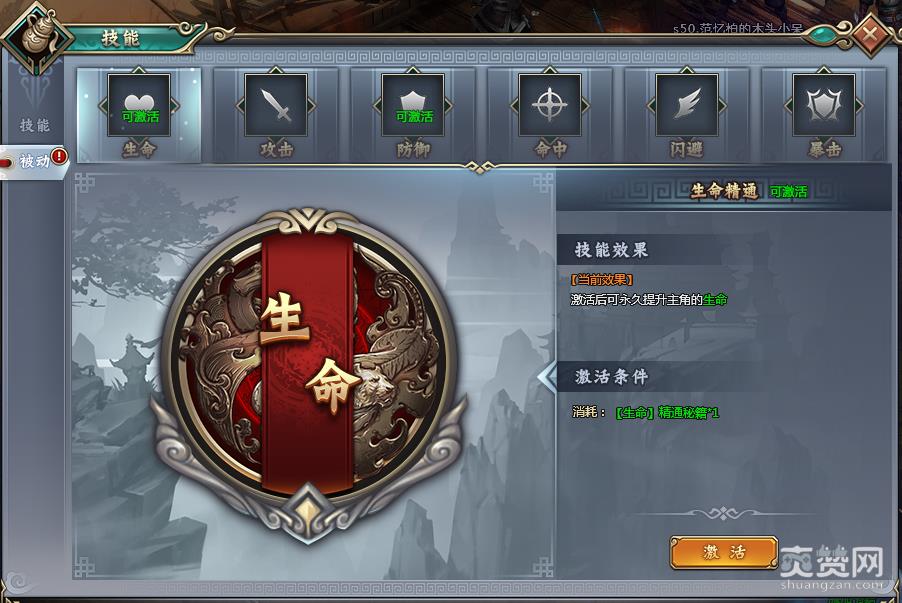902x603 pixels.
Task: Select the 闪避 wing skill icon
Action: [687, 106]
